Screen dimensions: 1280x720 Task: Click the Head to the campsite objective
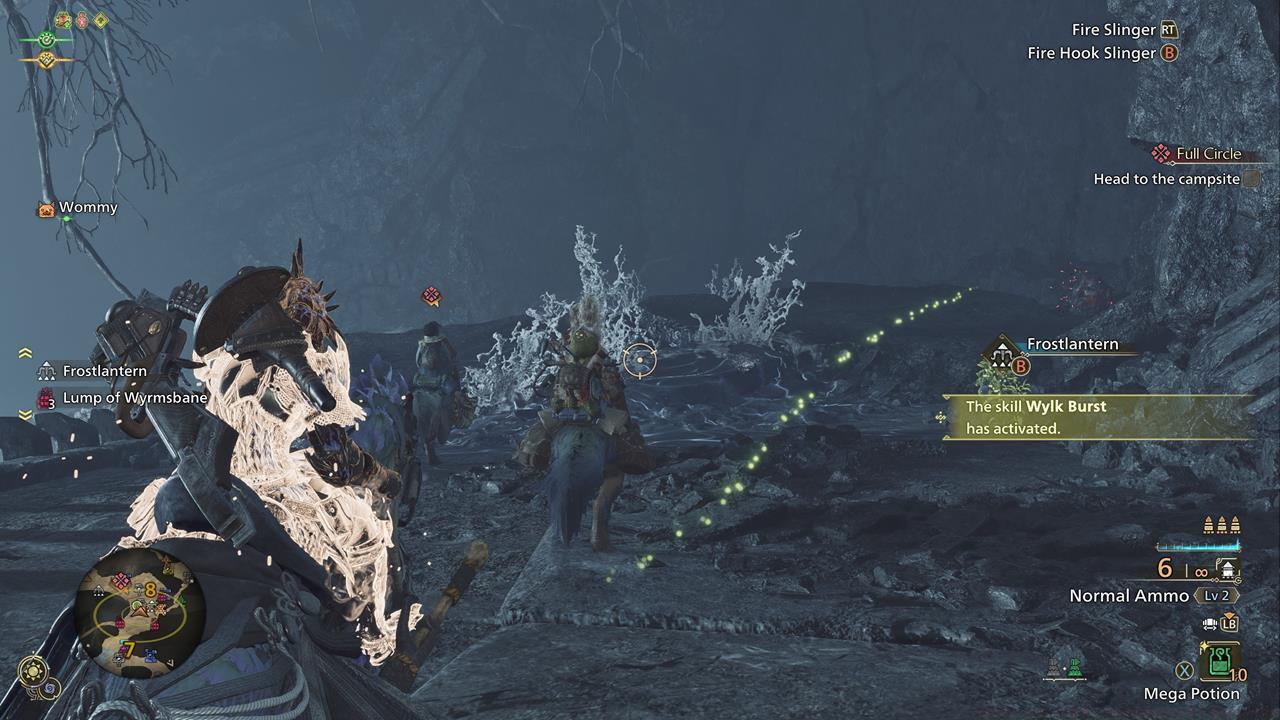(1168, 178)
